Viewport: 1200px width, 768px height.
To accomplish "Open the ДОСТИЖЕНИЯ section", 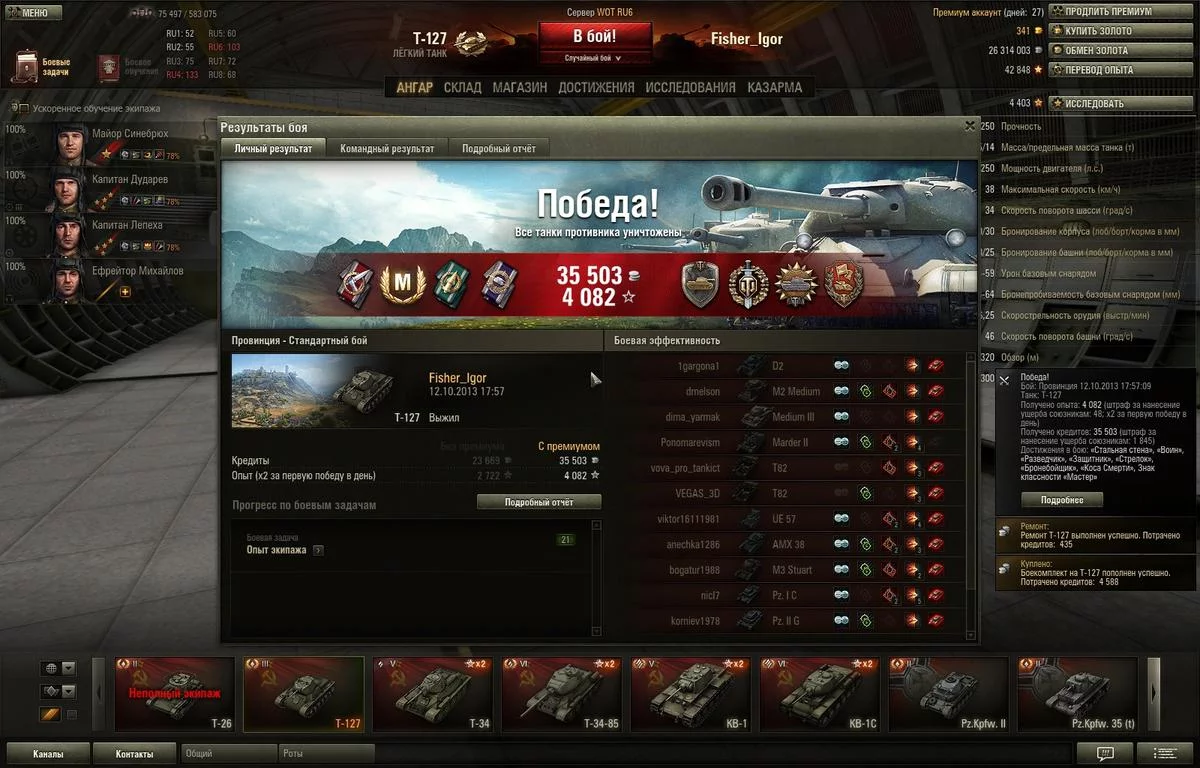I will [x=596, y=87].
